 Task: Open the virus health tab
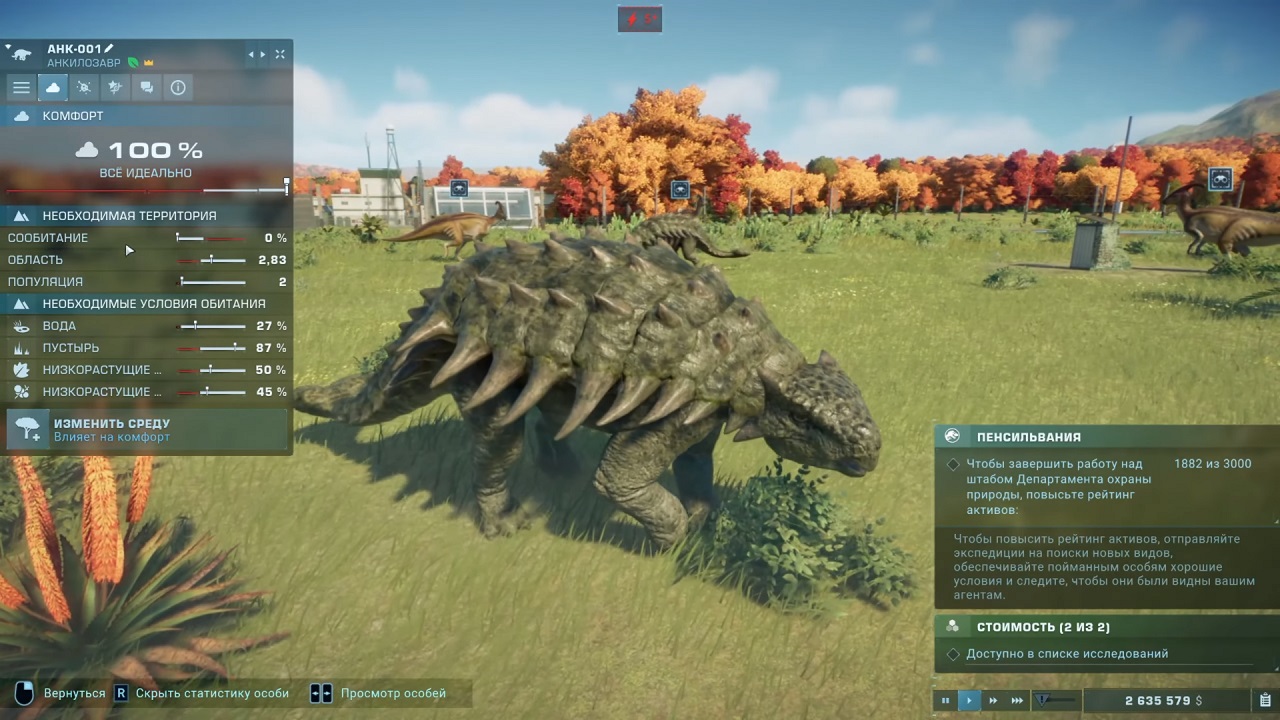[x=84, y=87]
